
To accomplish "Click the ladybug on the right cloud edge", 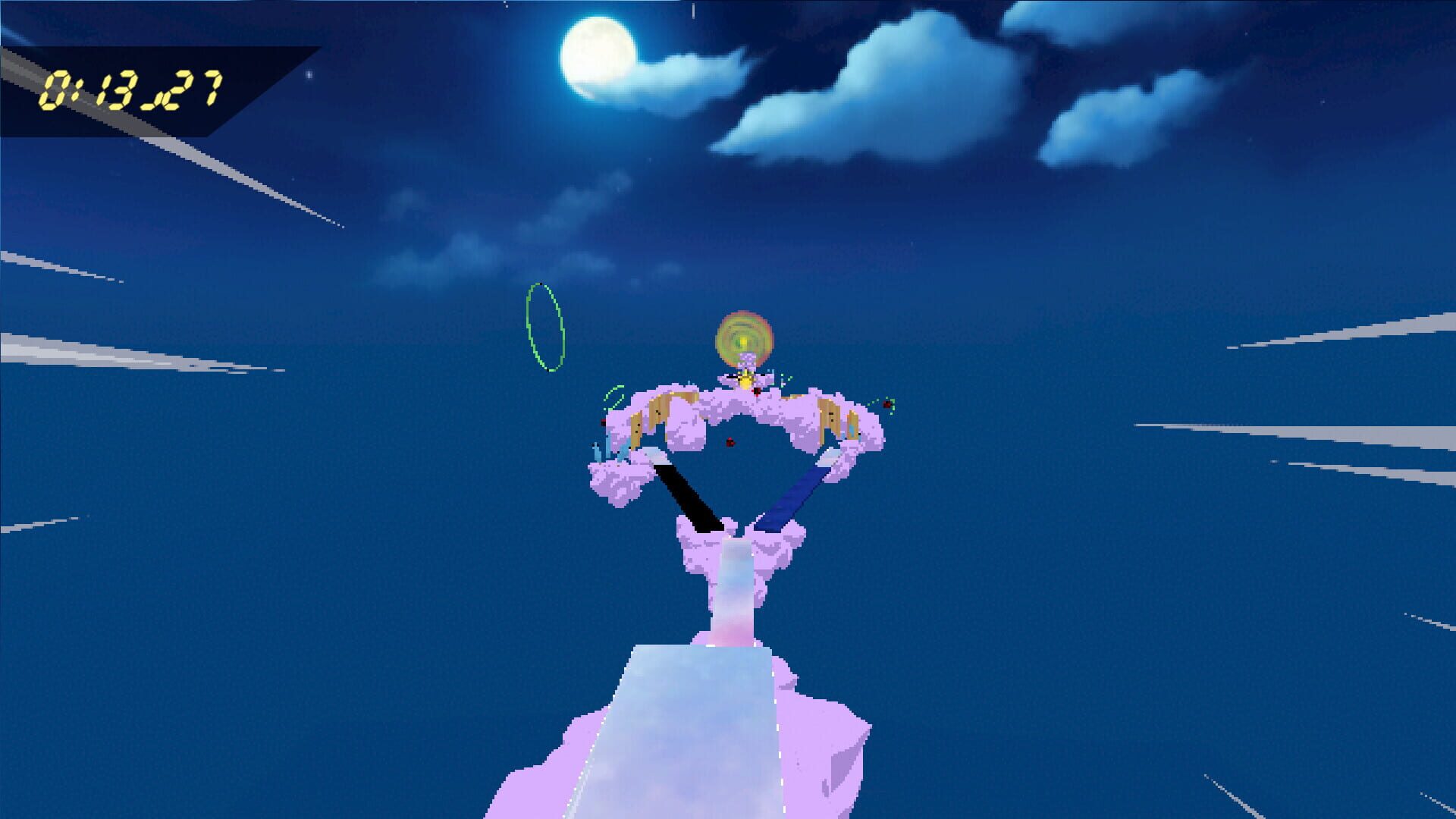I will pos(887,405).
